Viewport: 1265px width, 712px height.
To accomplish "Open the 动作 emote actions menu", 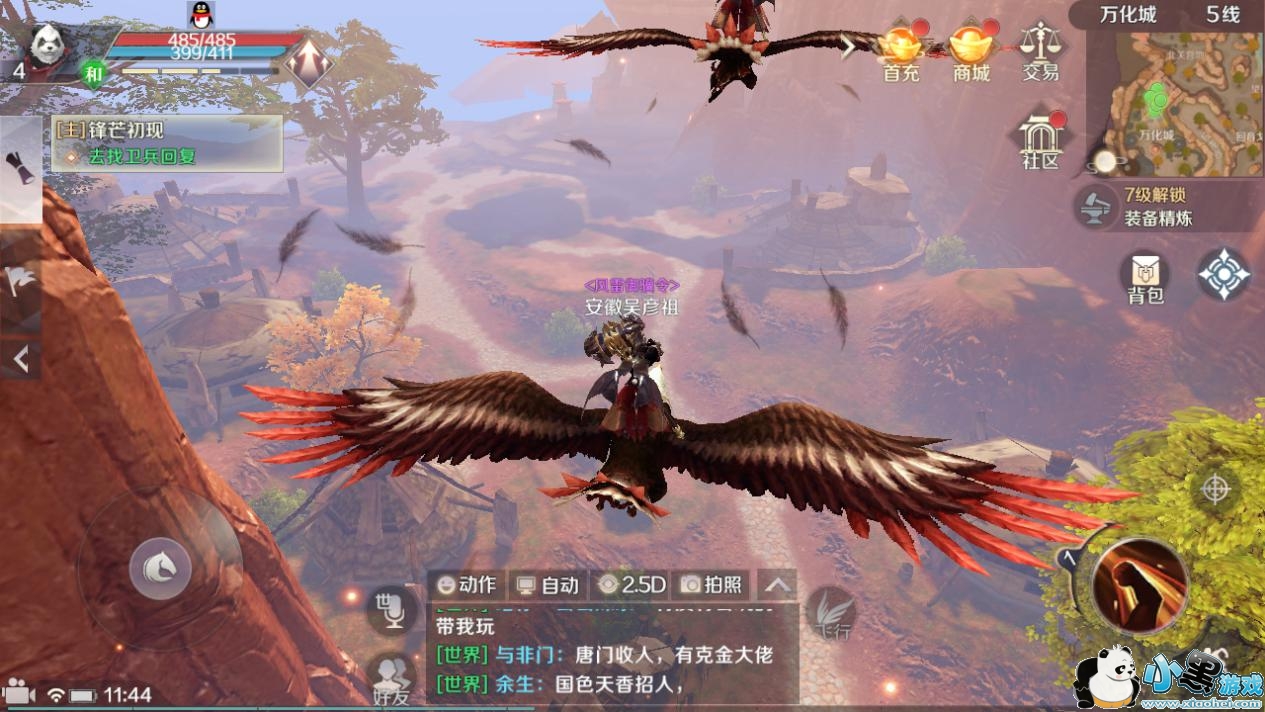I will pos(467,585).
